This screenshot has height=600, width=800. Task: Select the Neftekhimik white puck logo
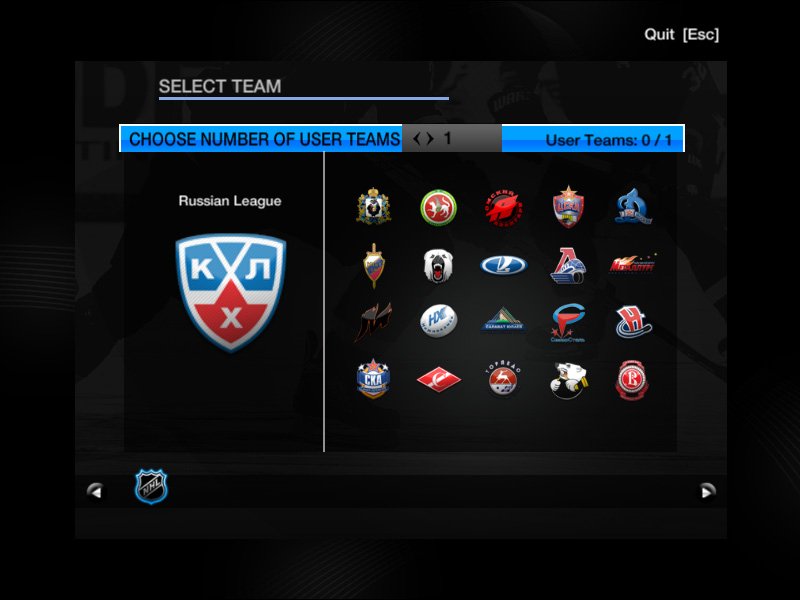(x=436, y=322)
